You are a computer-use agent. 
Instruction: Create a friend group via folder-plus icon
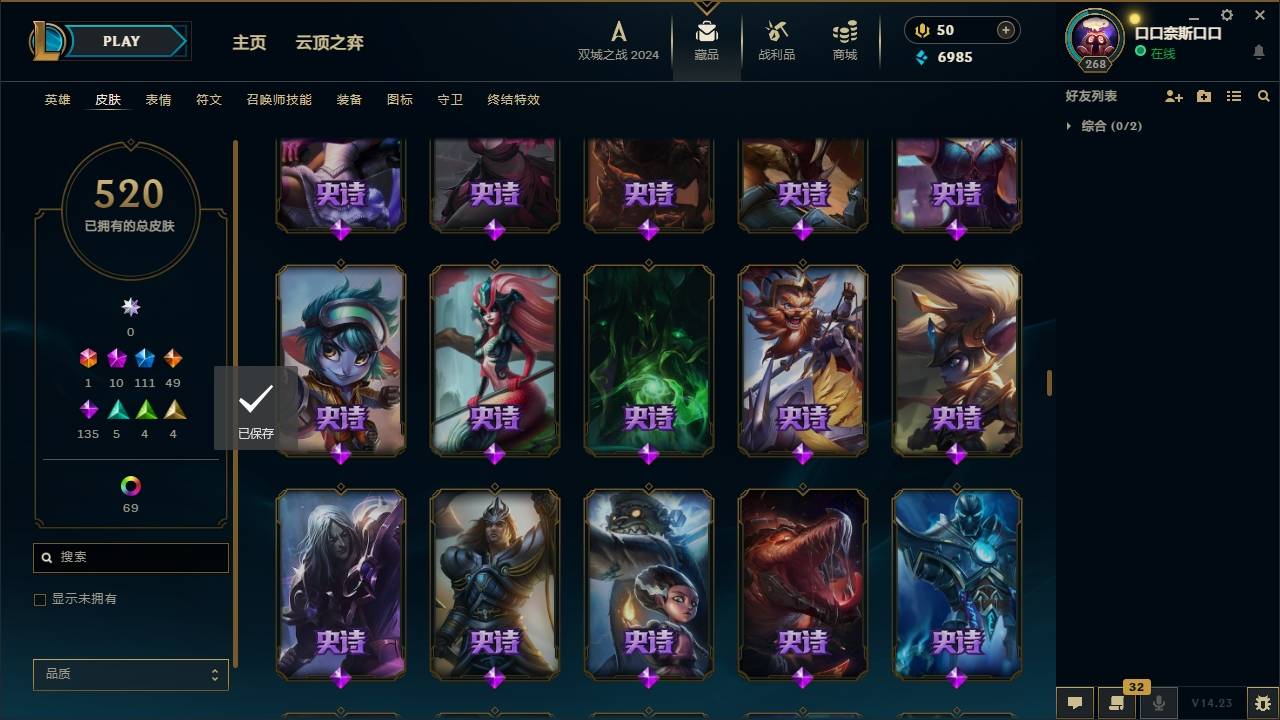[1204, 96]
